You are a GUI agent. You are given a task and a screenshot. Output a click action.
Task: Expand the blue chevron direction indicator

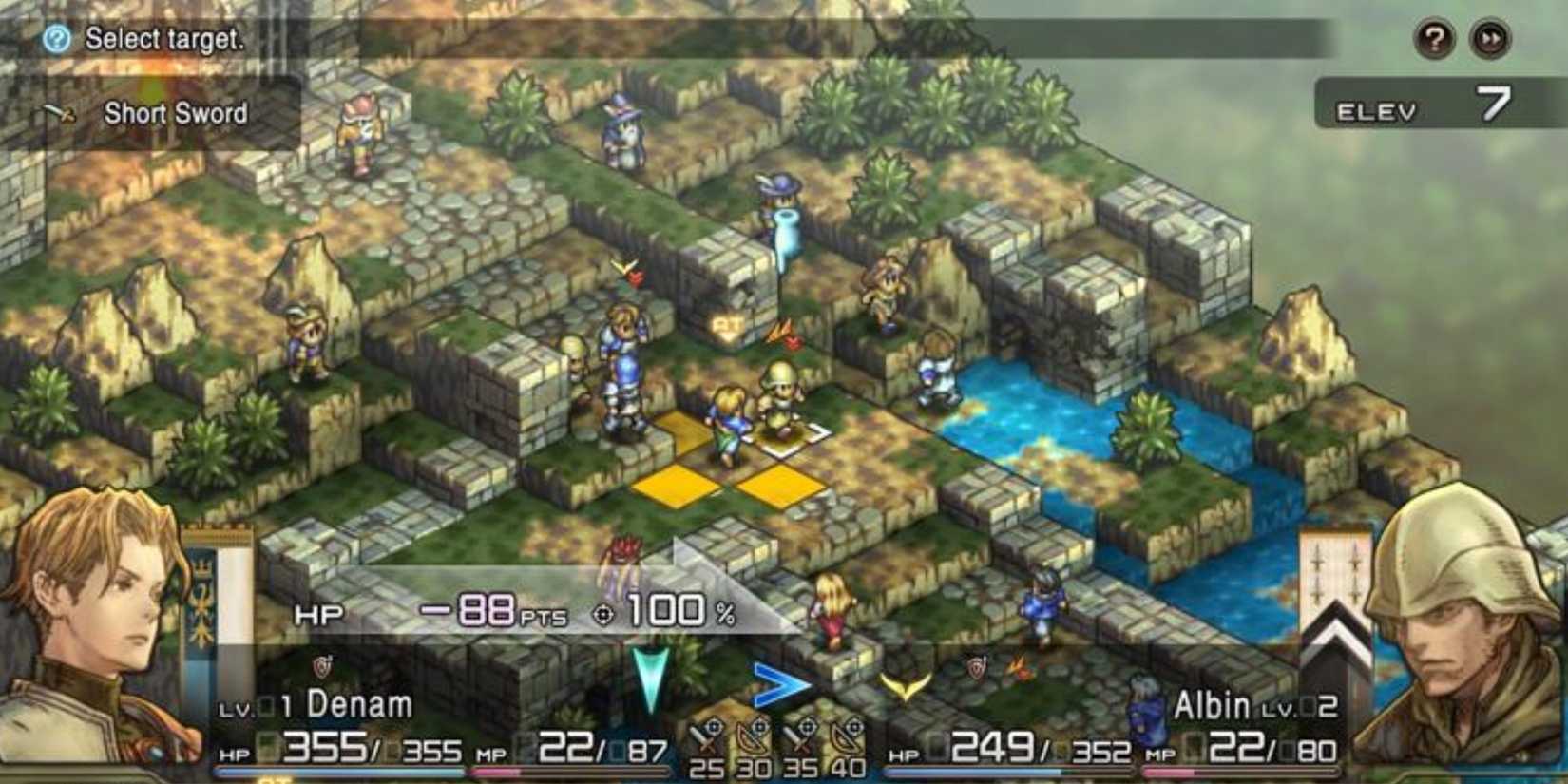781,684
